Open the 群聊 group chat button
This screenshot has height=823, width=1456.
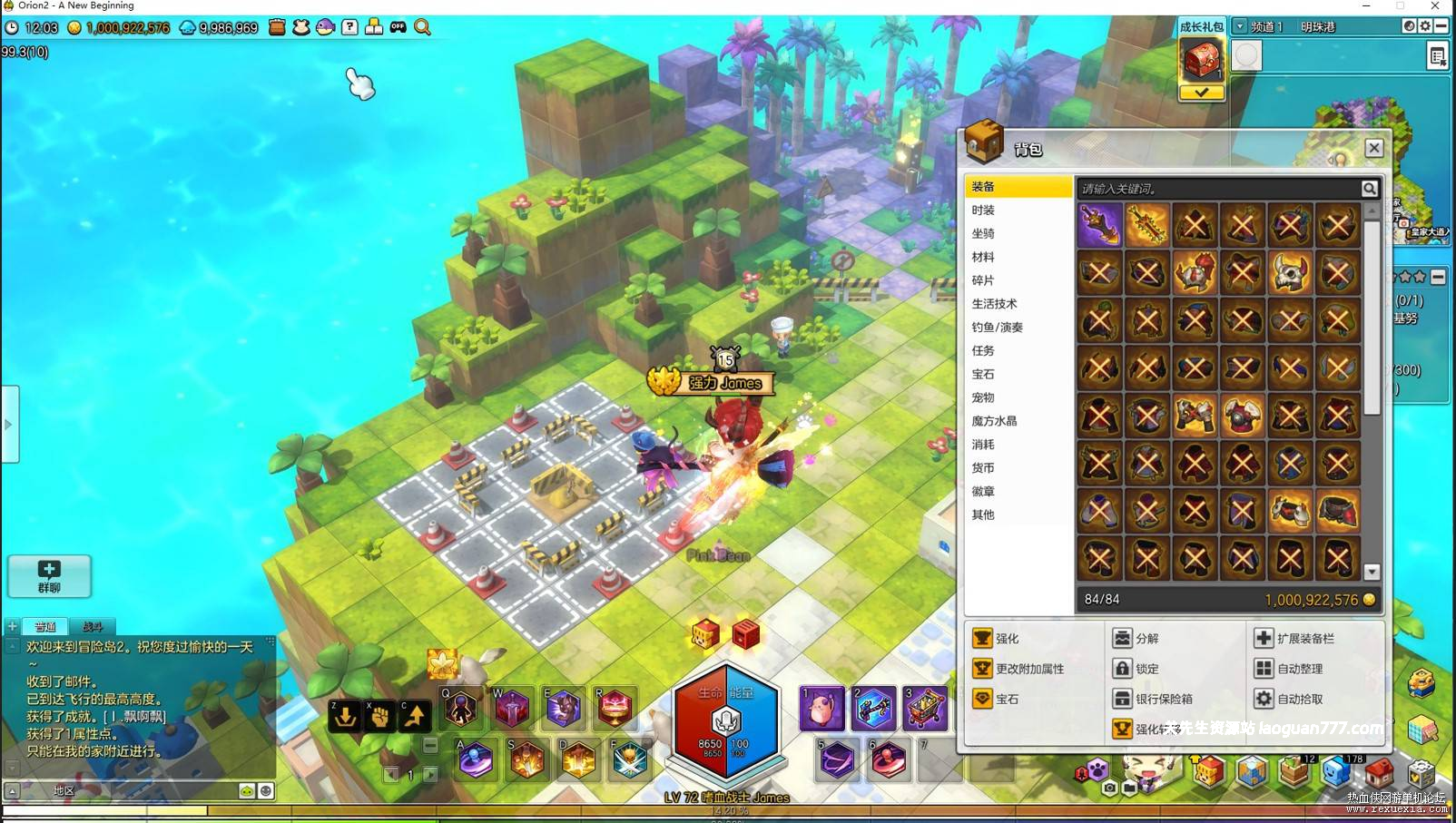pos(49,576)
